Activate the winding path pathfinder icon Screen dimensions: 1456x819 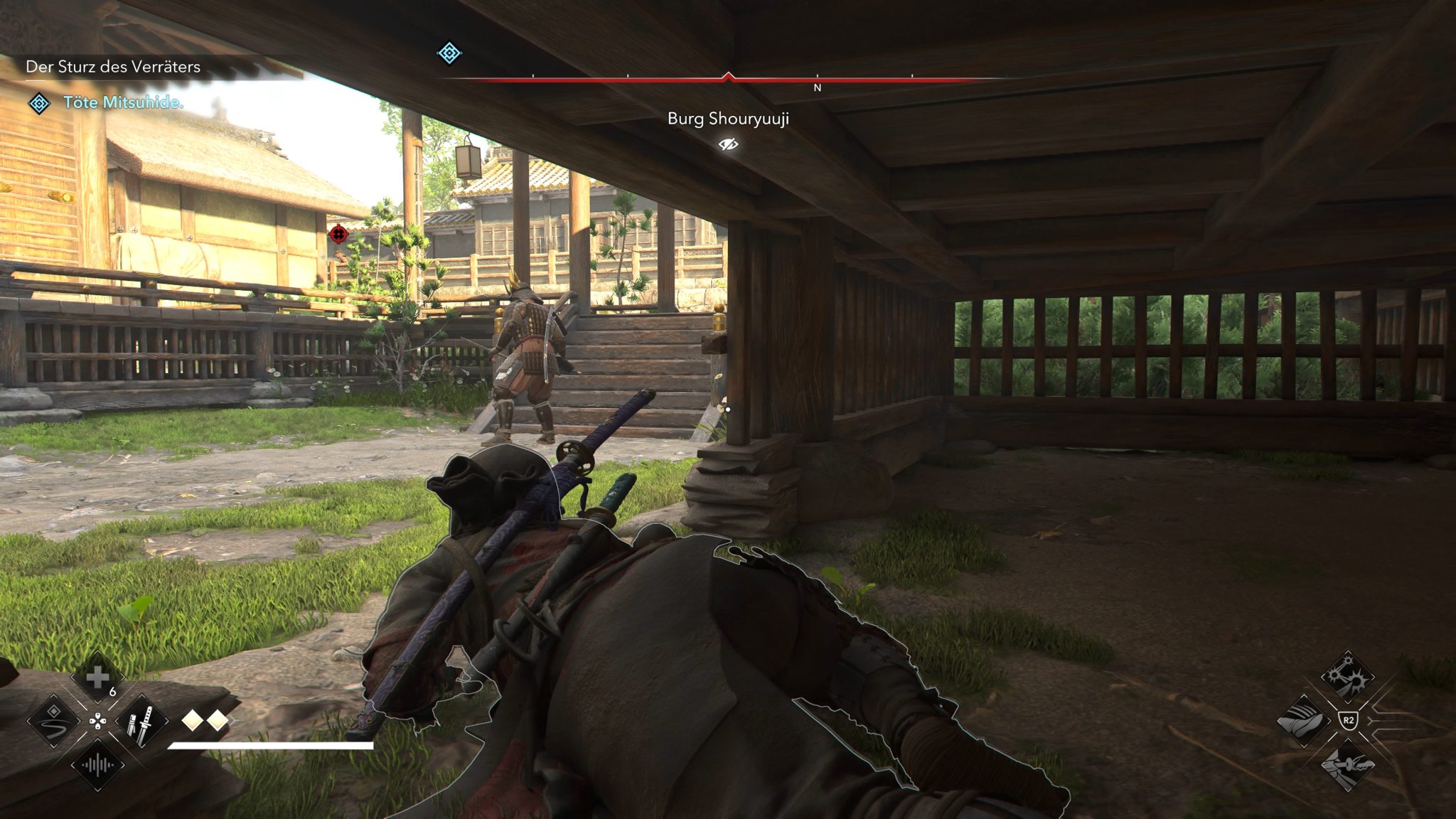tap(54, 721)
